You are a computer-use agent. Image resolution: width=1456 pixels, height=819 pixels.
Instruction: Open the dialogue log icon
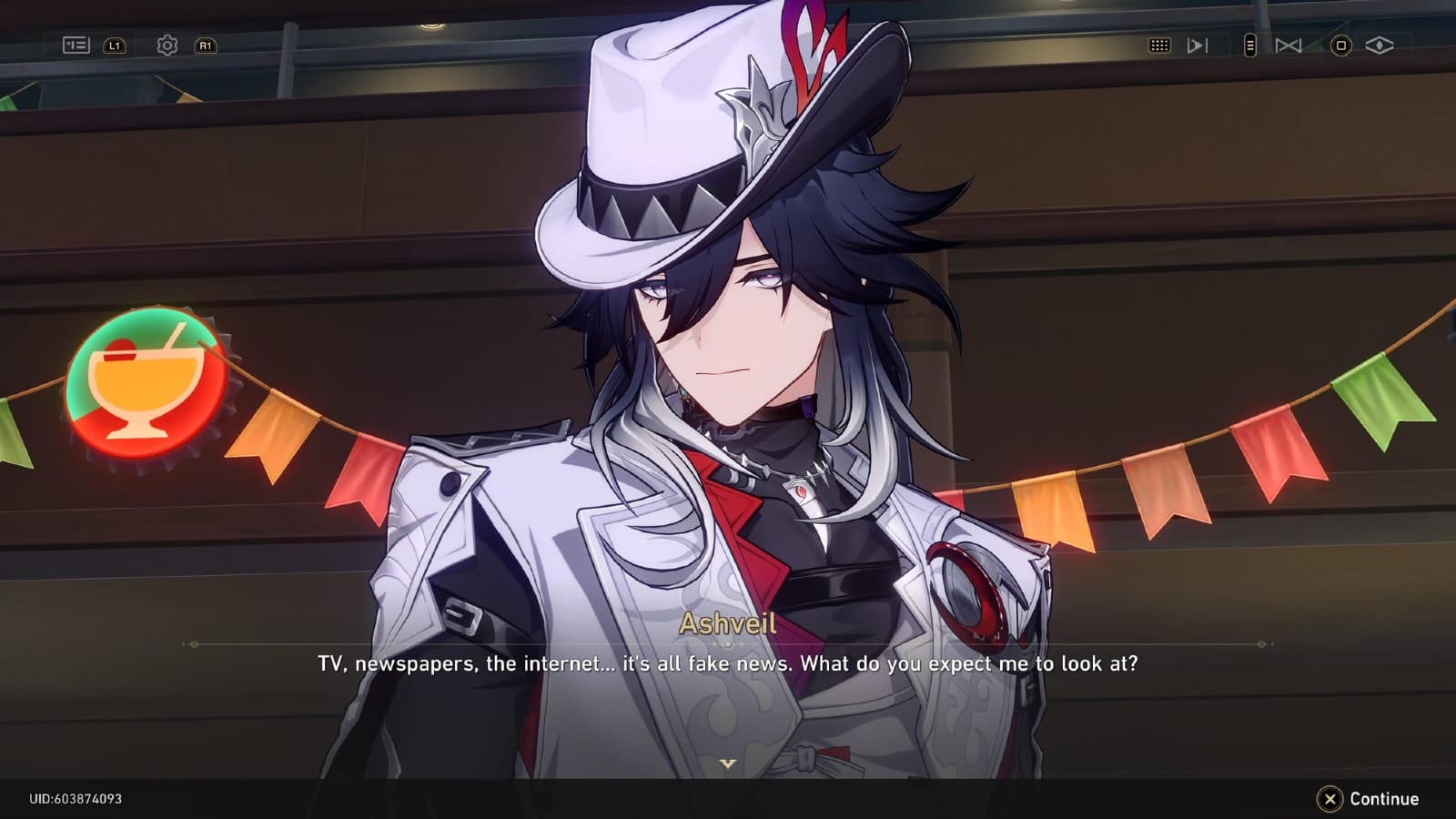pos(76,45)
